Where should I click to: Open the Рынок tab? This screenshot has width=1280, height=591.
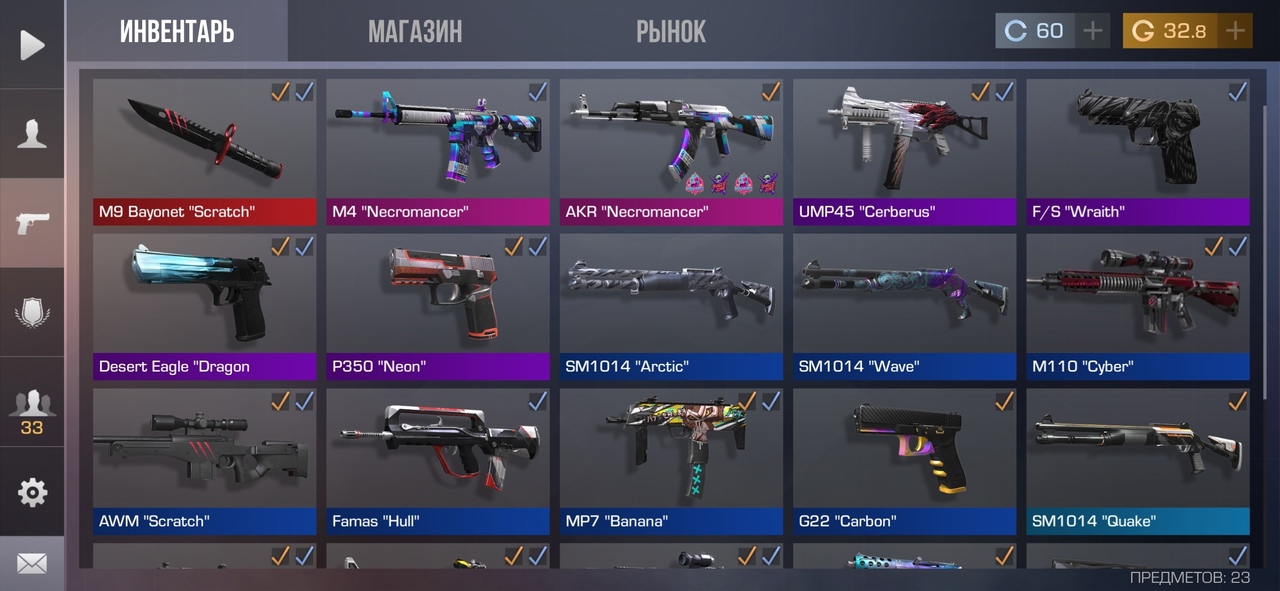(x=671, y=32)
